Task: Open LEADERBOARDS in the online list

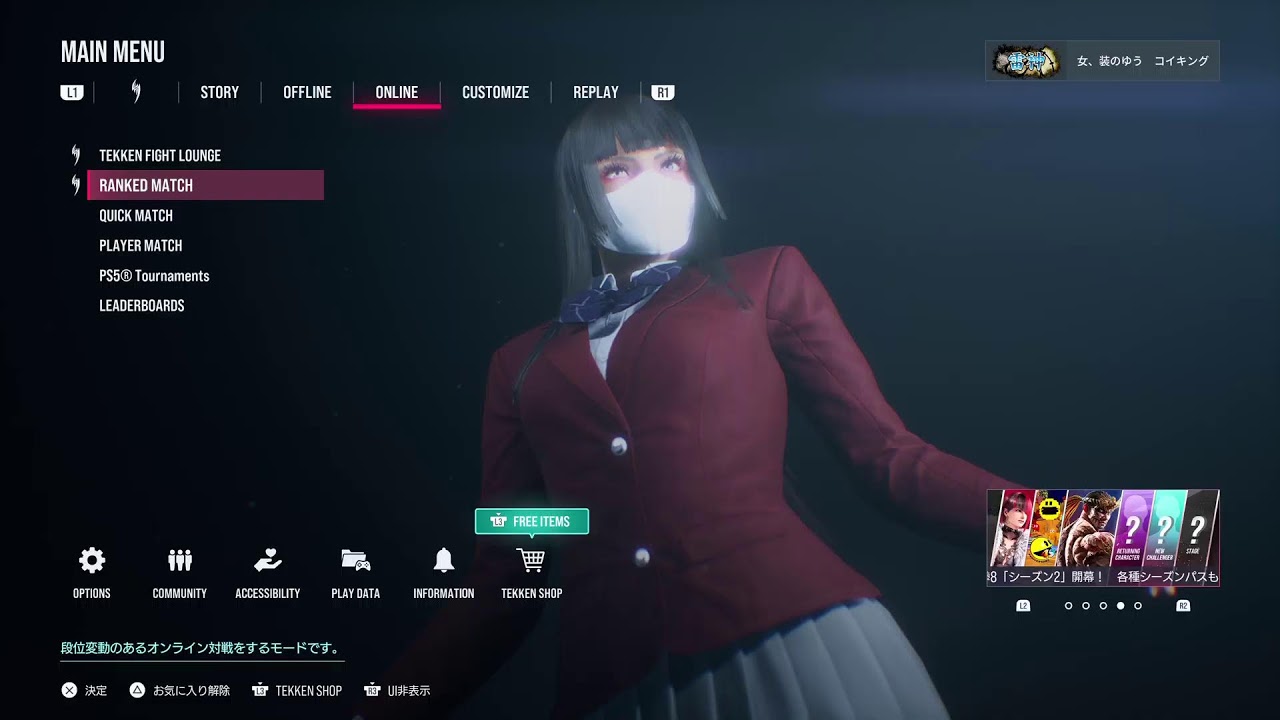Action: coord(142,305)
